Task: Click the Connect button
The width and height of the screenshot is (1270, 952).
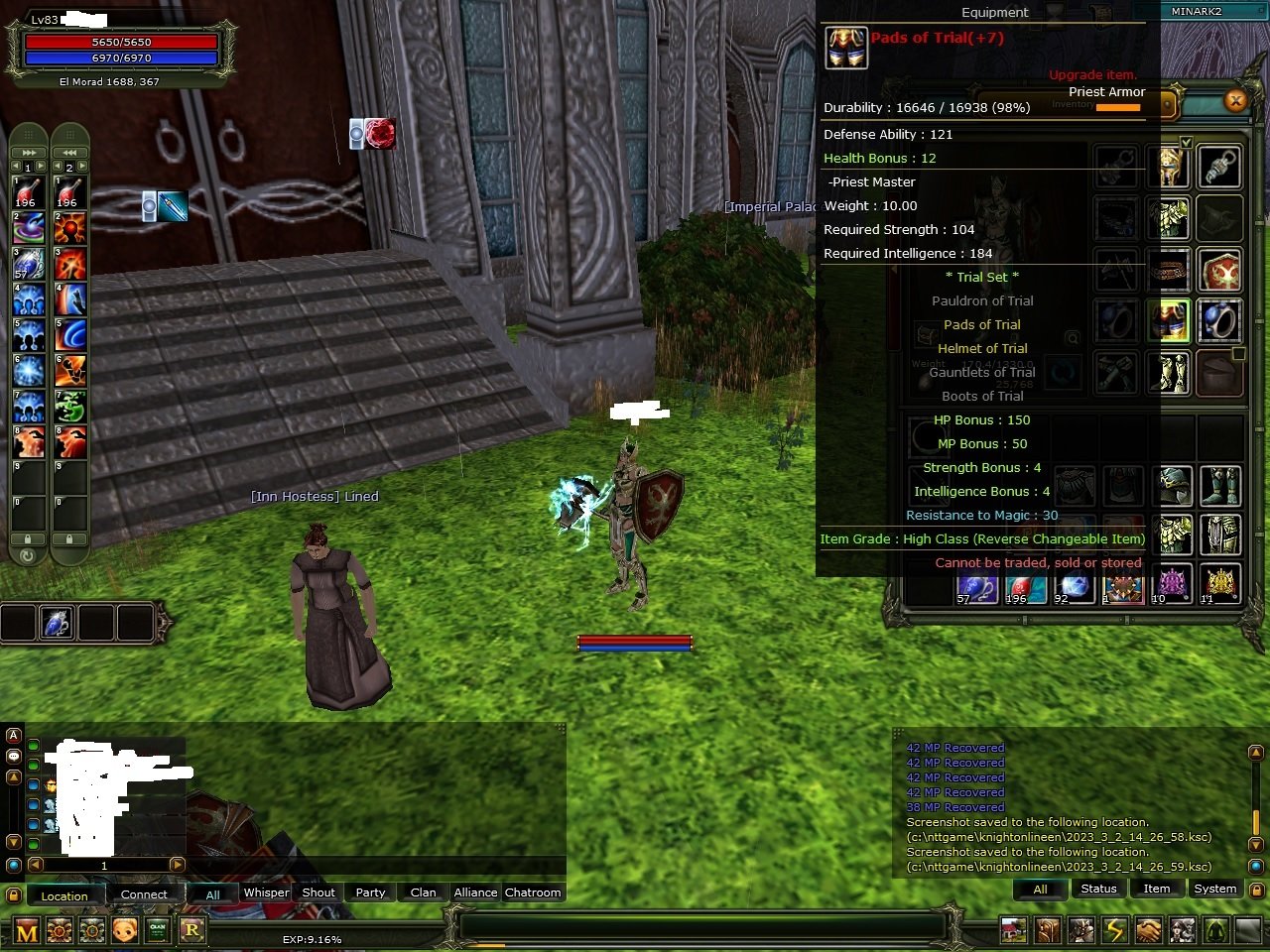Action: tap(144, 893)
